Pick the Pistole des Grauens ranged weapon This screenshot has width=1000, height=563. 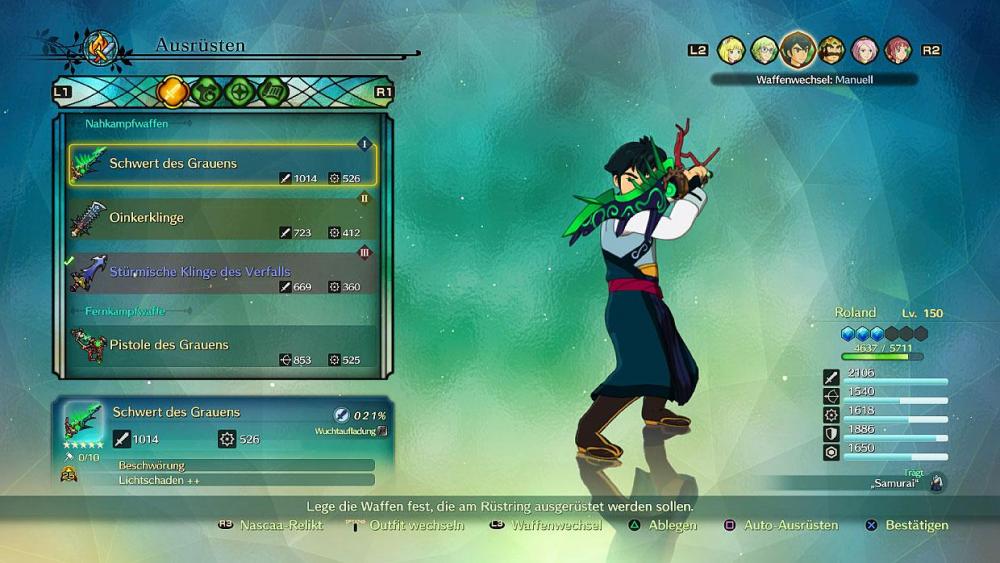pos(222,345)
